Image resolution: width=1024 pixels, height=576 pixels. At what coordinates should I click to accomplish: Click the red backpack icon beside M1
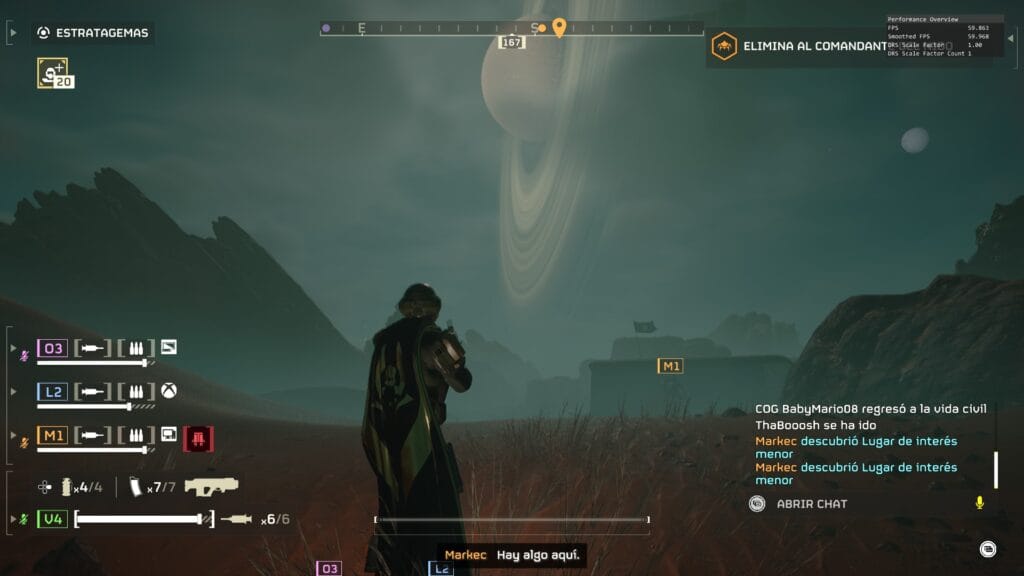tap(198, 437)
